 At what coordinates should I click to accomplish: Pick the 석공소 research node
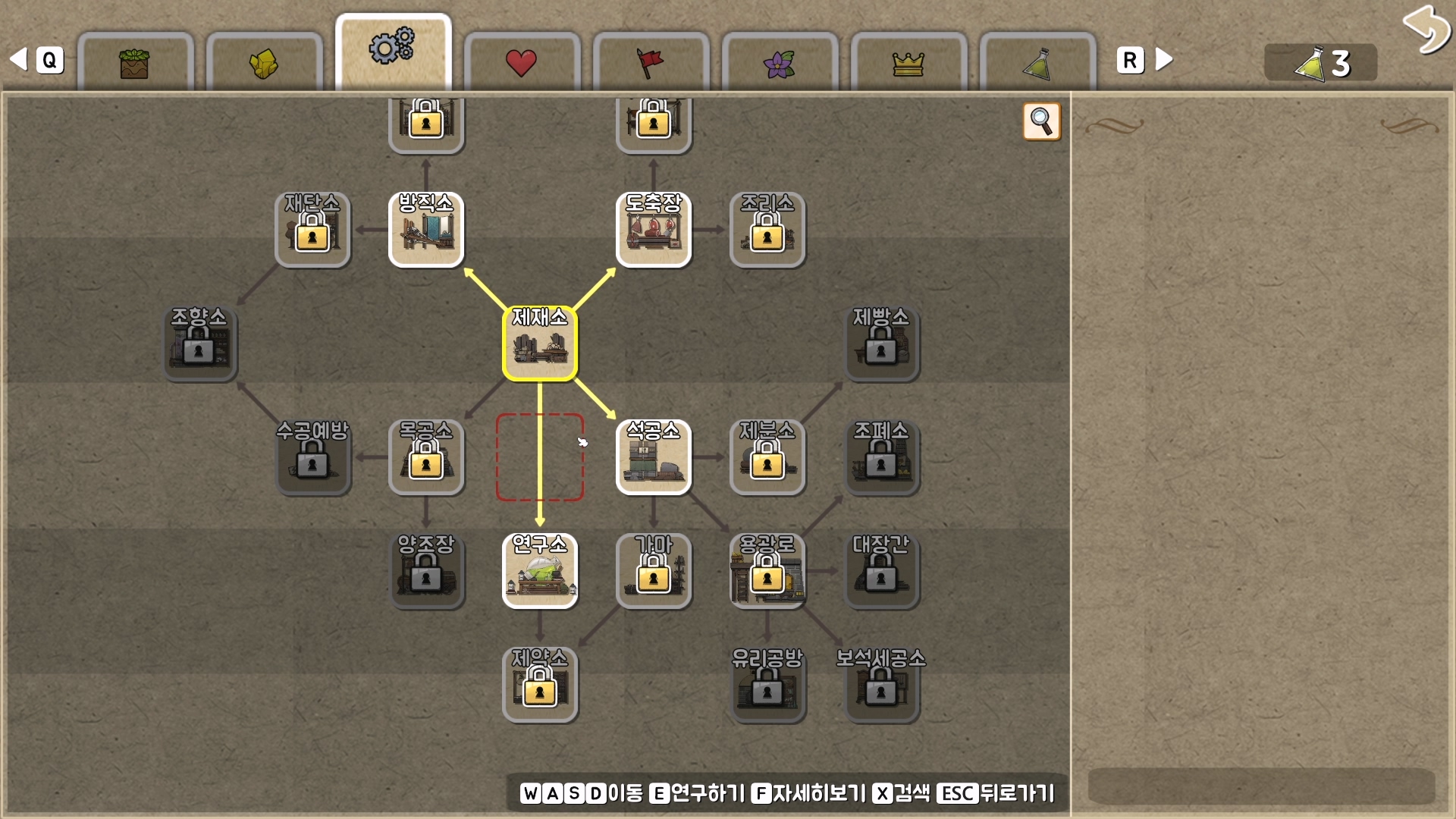654,457
